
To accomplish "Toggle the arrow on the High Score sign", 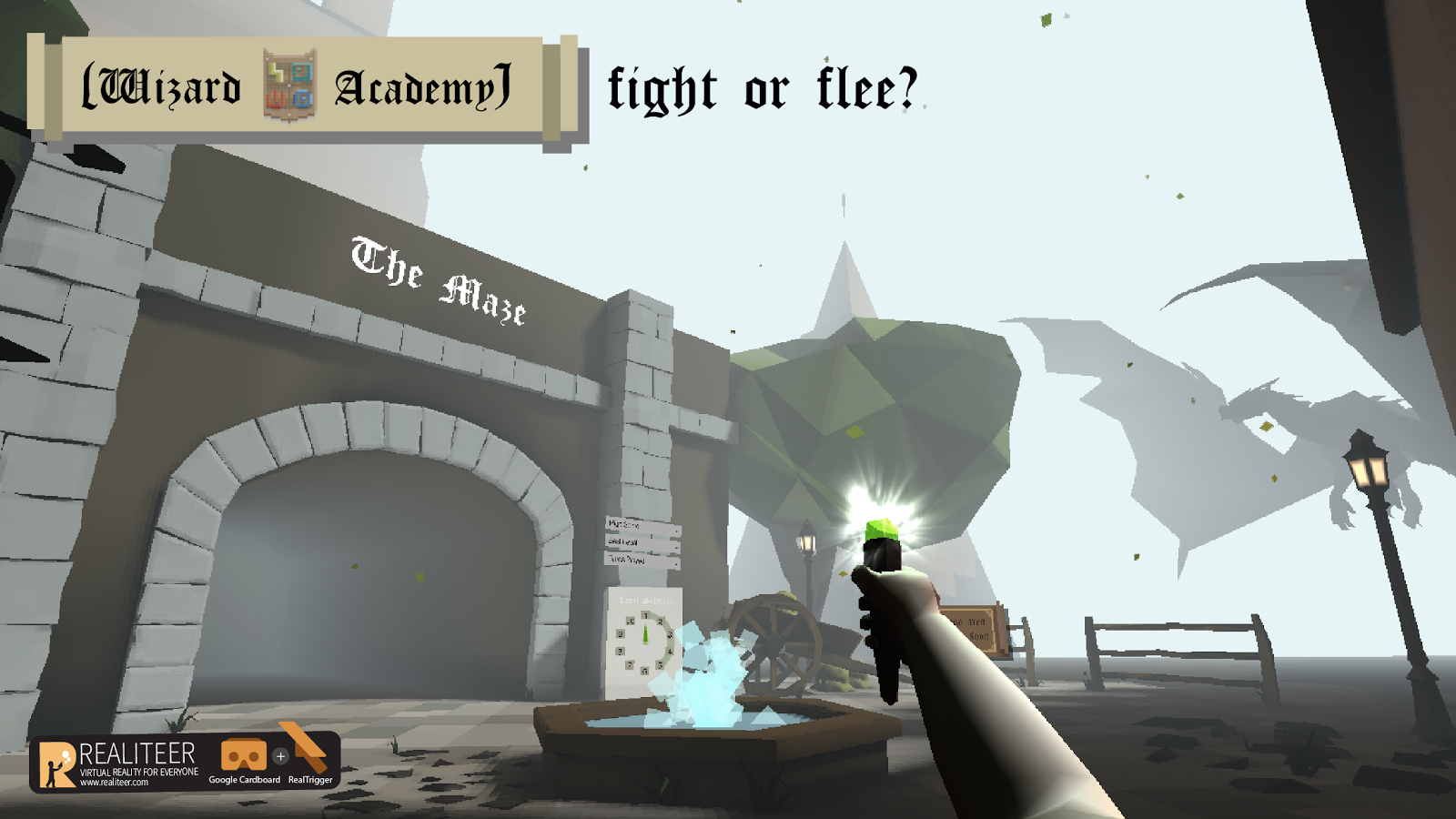I will pyautogui.click(x=677, y=531).
